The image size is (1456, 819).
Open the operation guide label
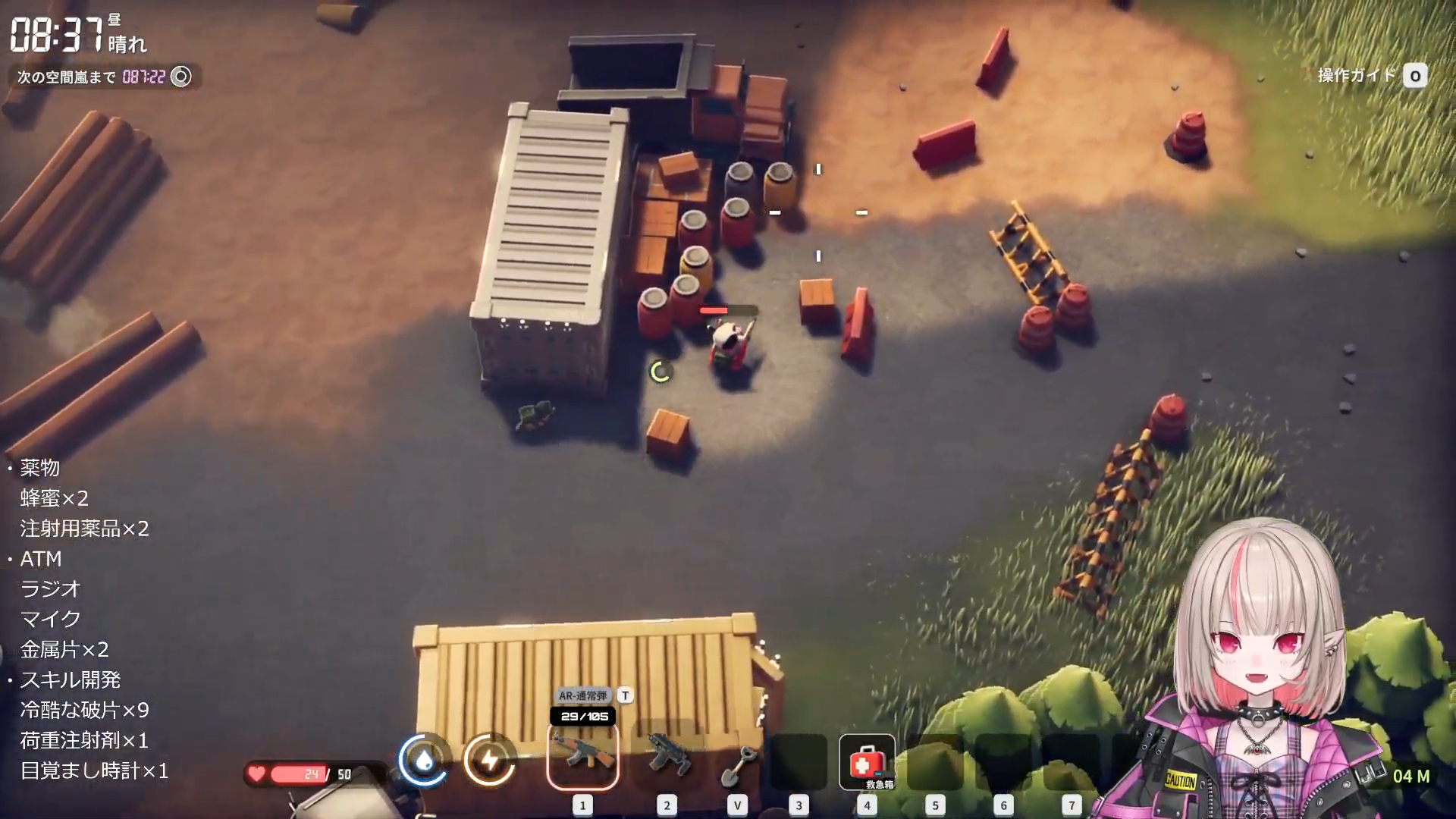1357,76
